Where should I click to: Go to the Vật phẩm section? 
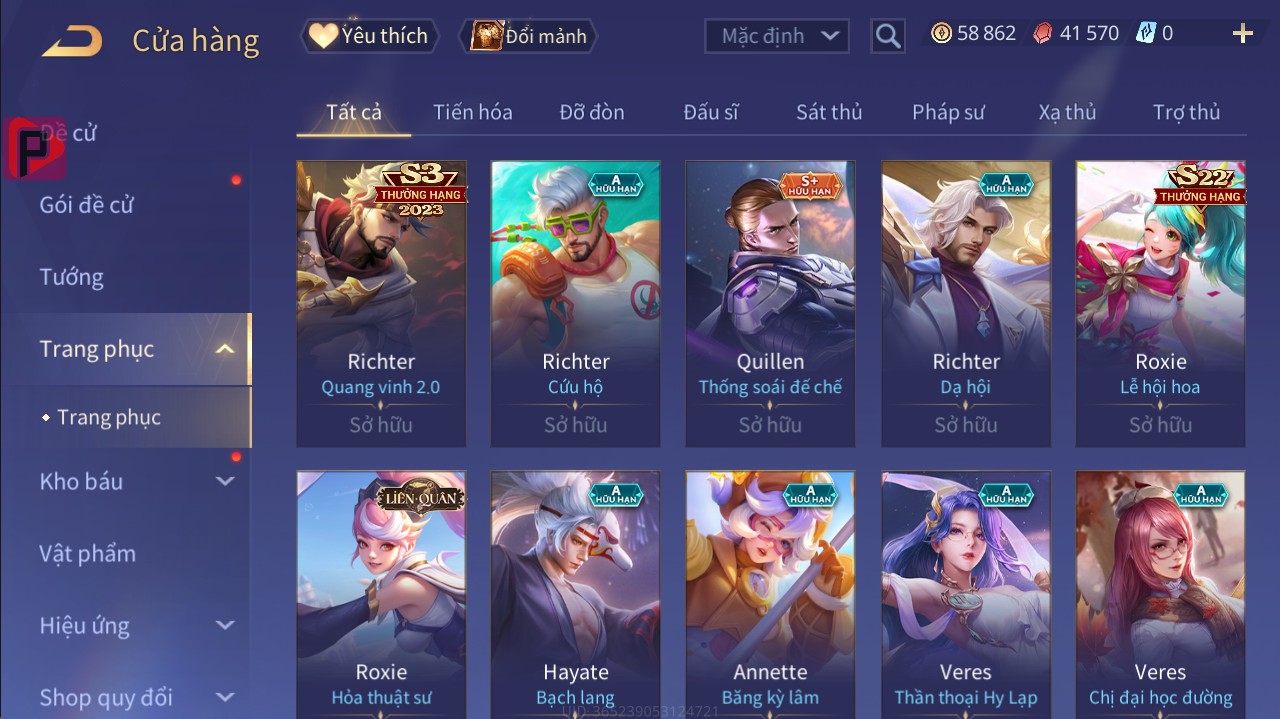click(x=88, y=553)
